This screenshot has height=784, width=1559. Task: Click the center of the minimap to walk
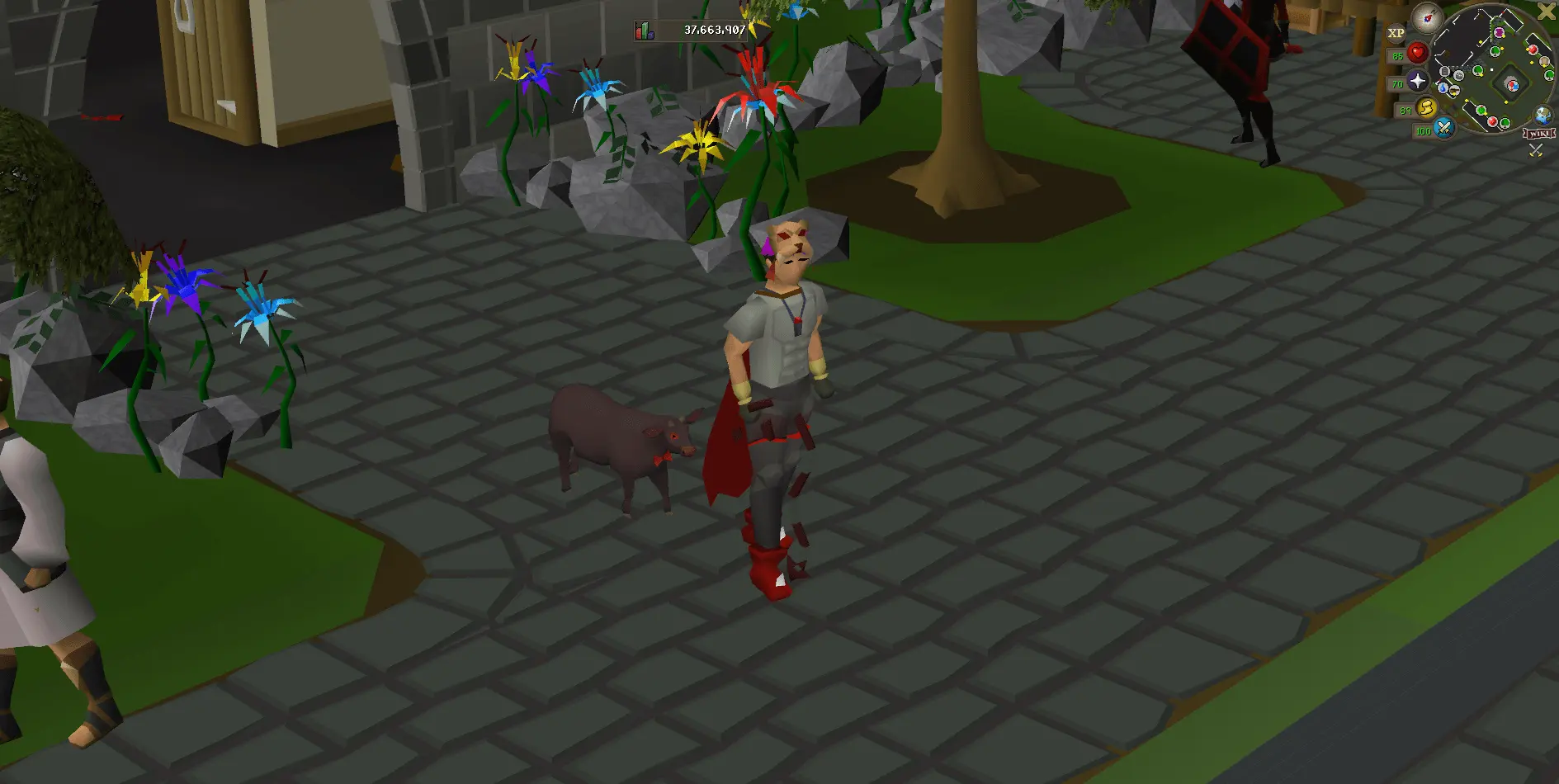(x=1490, y=69)
